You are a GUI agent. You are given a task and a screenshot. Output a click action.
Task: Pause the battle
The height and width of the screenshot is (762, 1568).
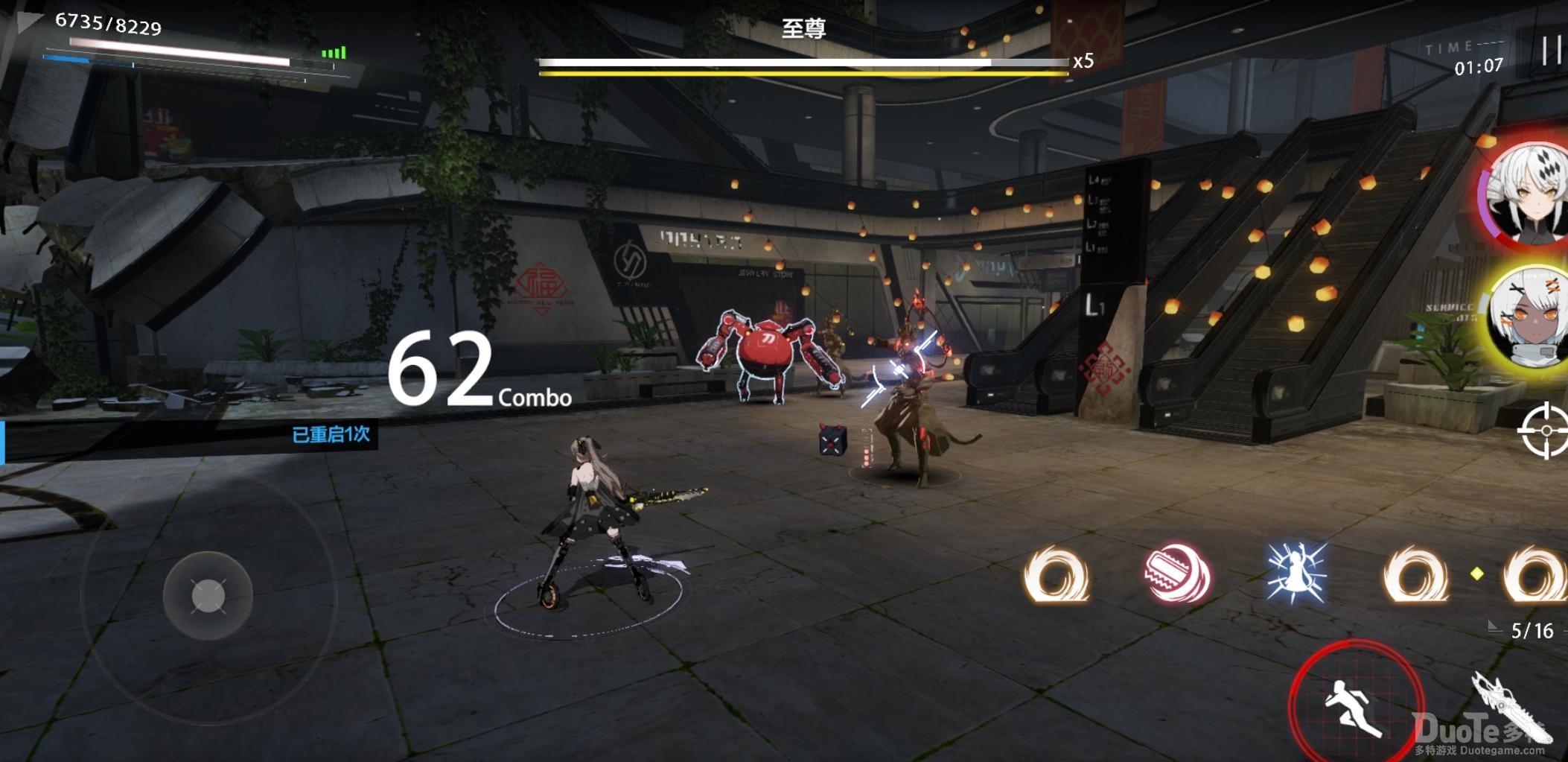(1552, 51)
